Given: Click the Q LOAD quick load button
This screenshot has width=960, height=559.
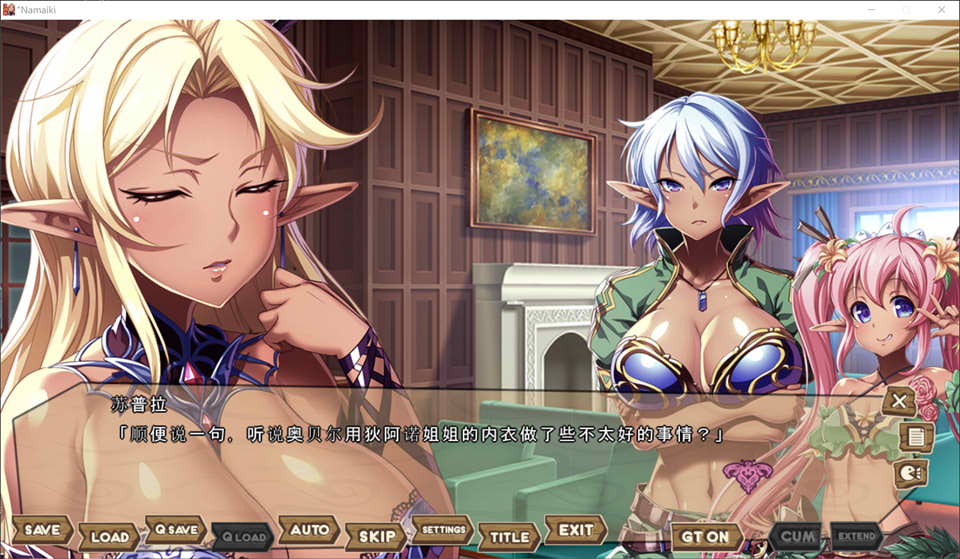Looking at the screenshot, I should (243, 537).
